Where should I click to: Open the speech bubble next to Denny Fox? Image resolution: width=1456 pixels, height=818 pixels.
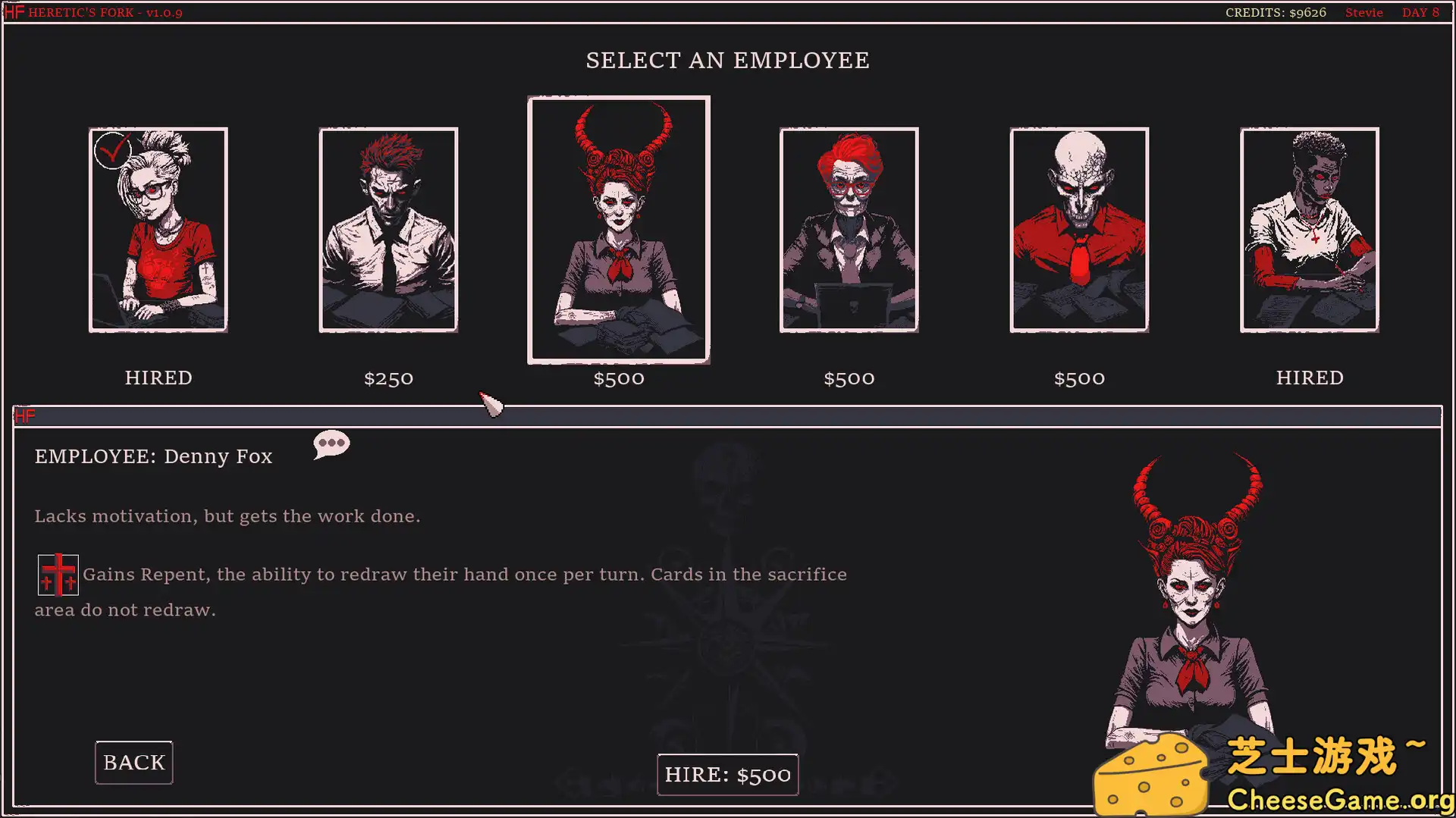(331, 444)
